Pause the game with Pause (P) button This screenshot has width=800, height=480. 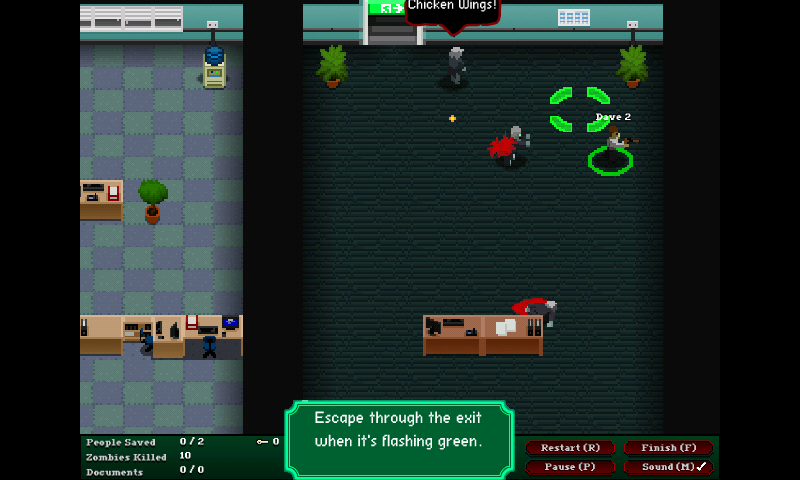571,467
